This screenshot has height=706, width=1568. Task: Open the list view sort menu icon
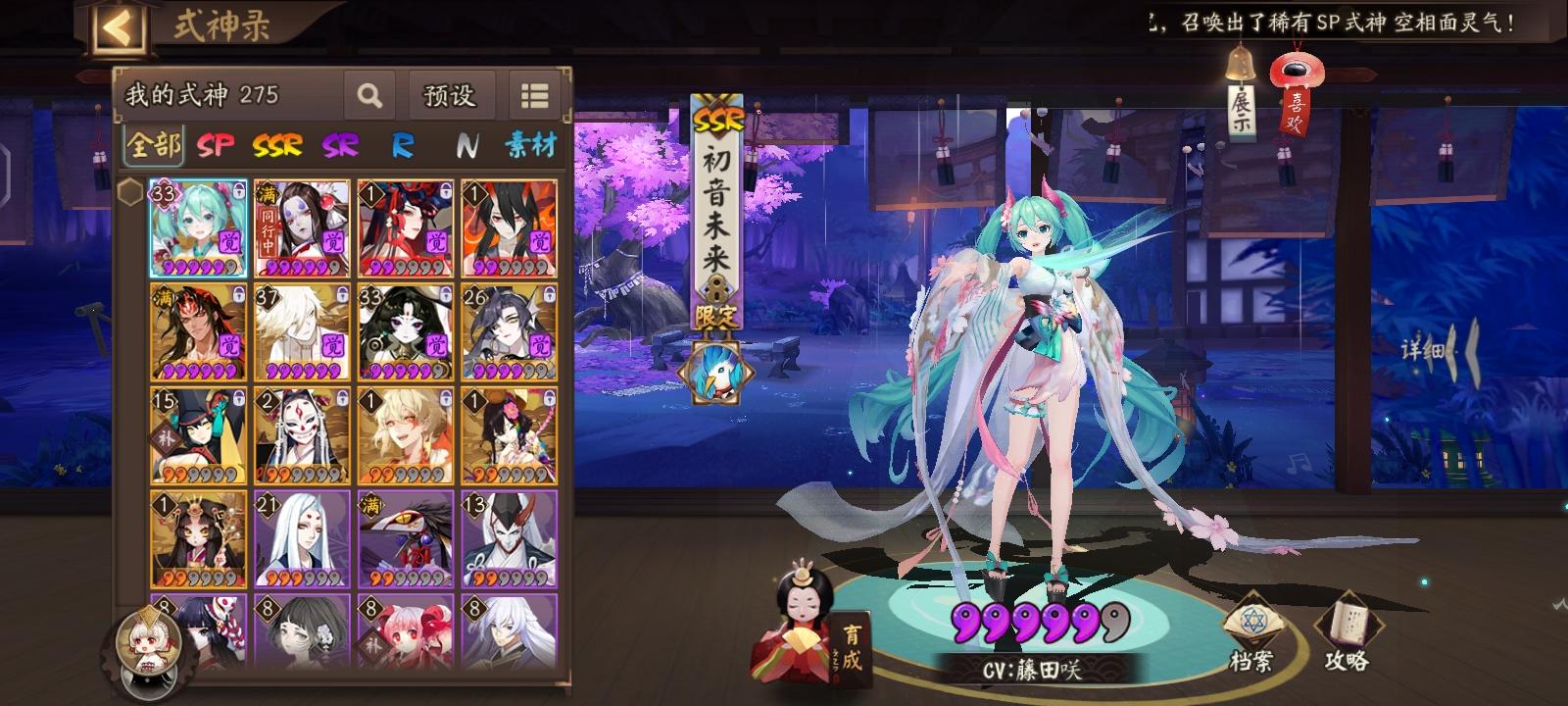534,96
